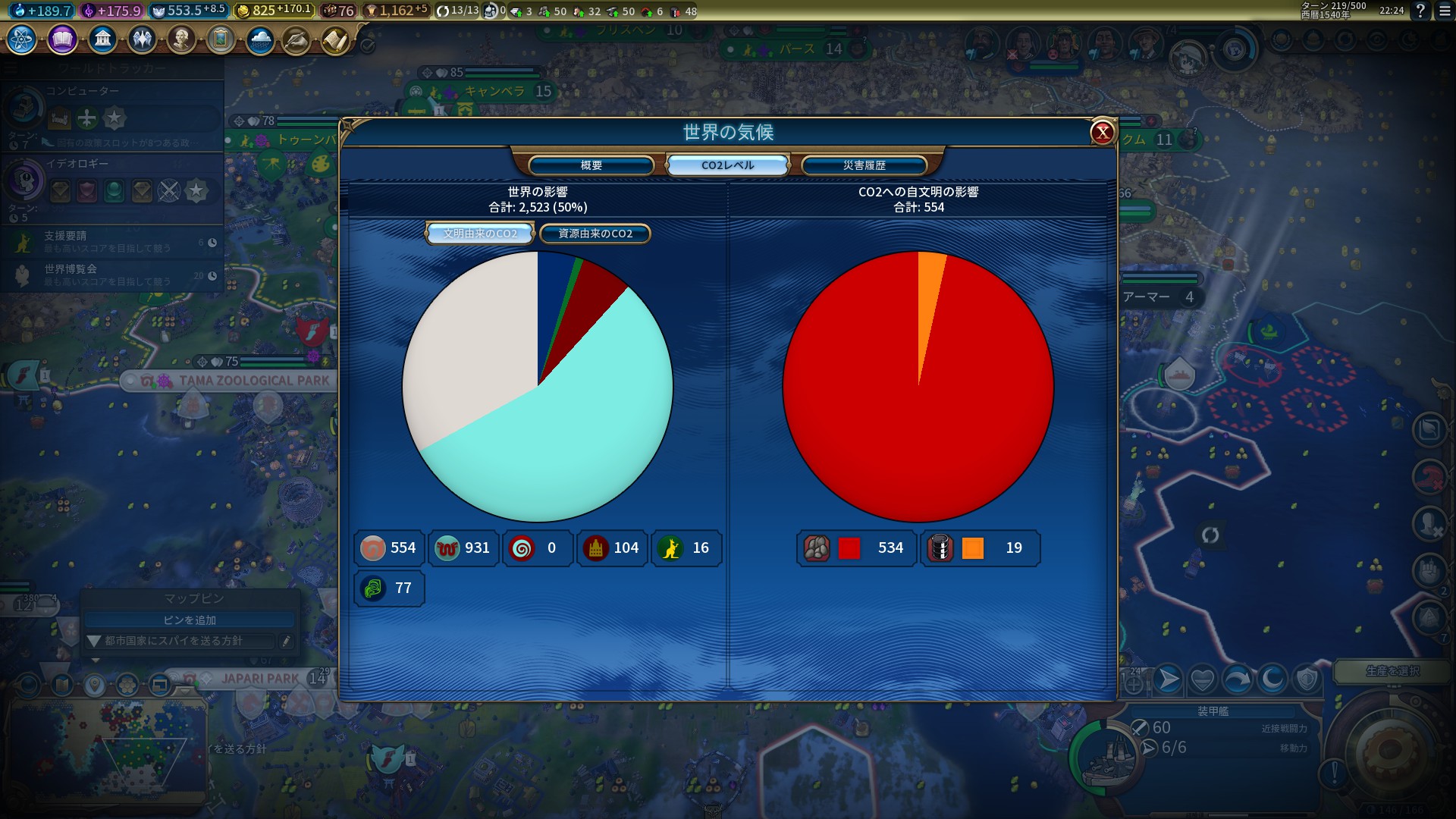Viewport: 1456px width, 819px height.
Task: Open the religion wings icon
Action: point(142,39)
